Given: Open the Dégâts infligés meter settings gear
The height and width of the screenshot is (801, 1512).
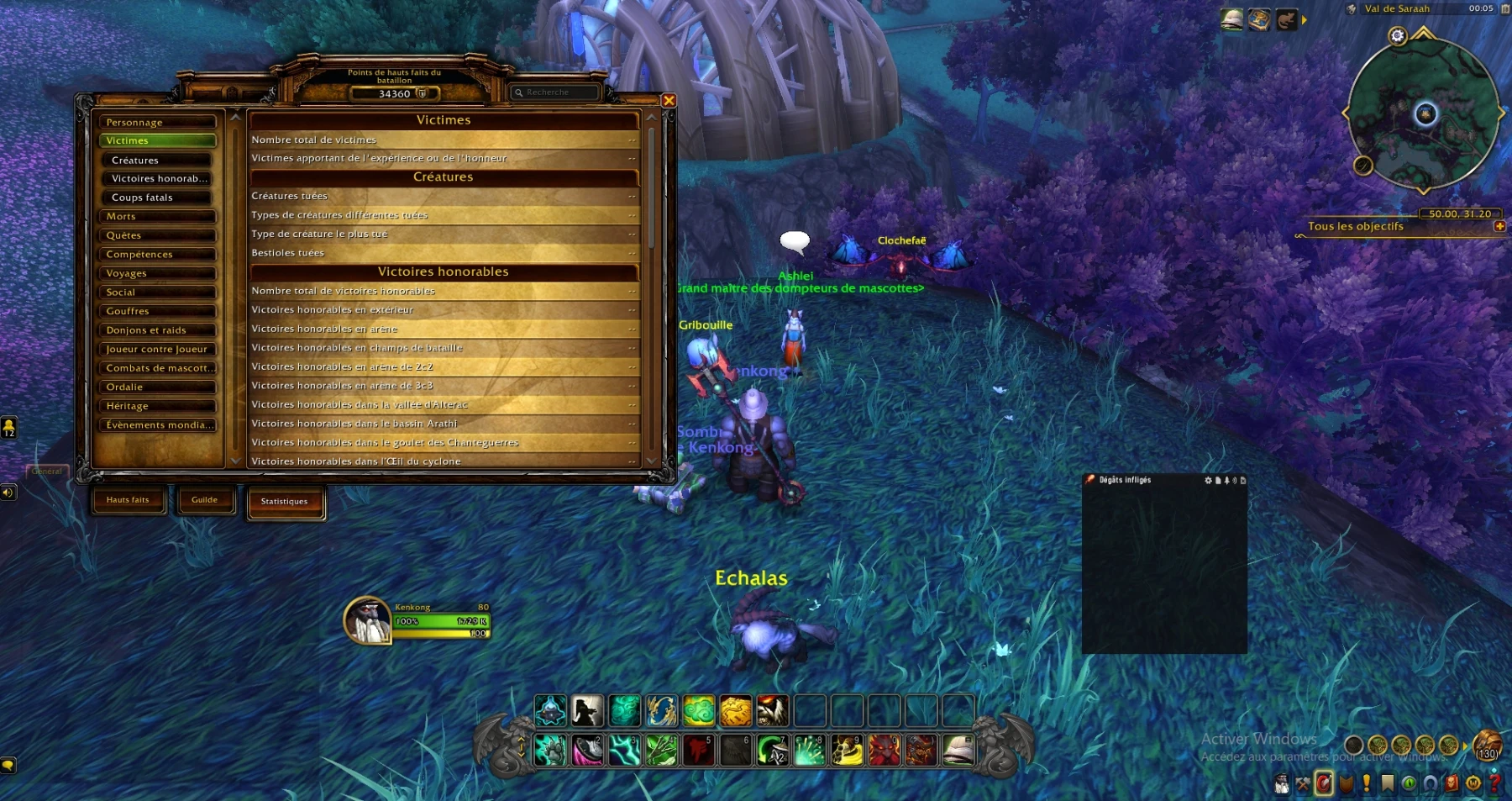Looking at the screenshot, I should point(1208,481).
